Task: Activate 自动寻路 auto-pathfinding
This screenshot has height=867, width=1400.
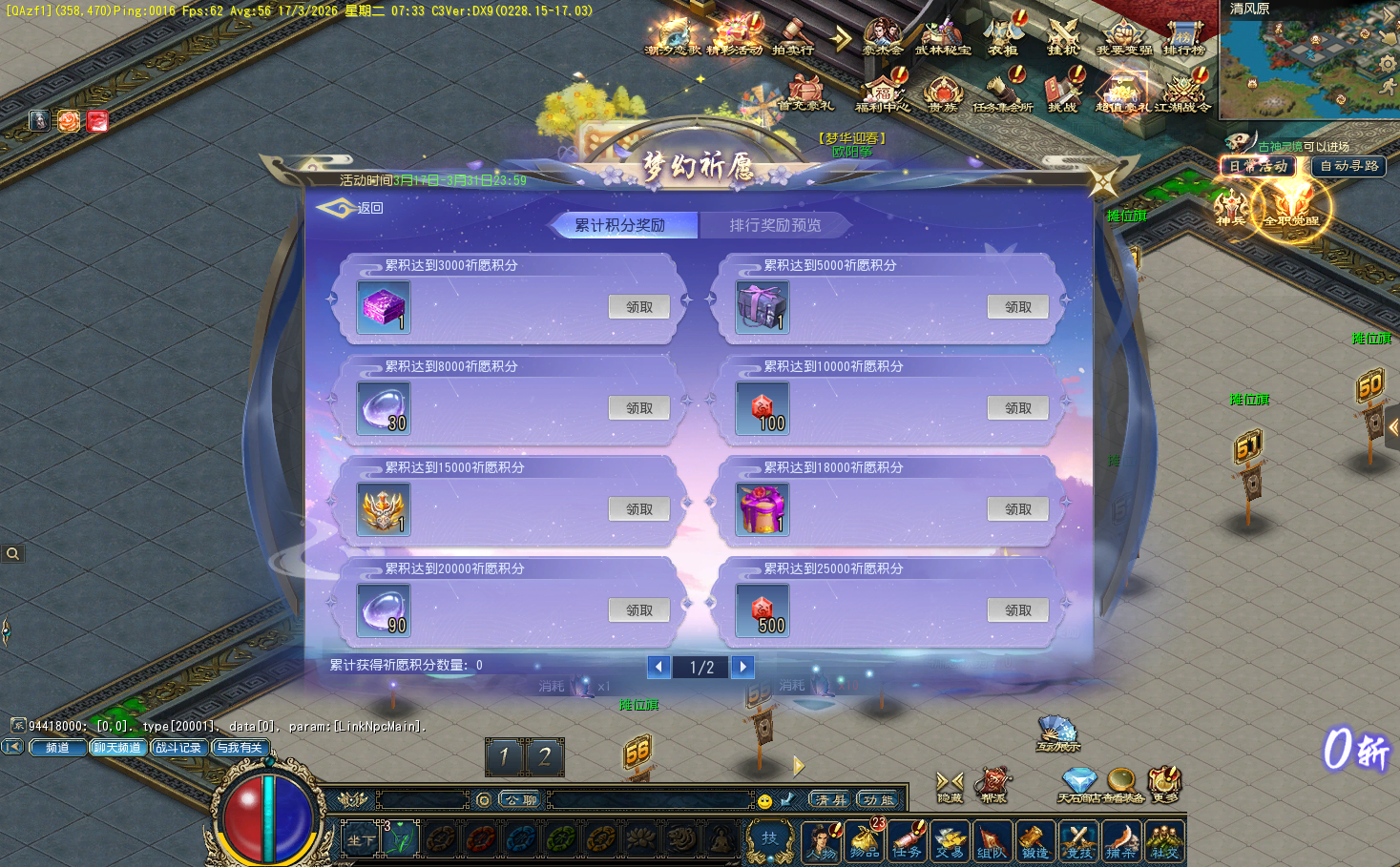Action: point(1348,166)
